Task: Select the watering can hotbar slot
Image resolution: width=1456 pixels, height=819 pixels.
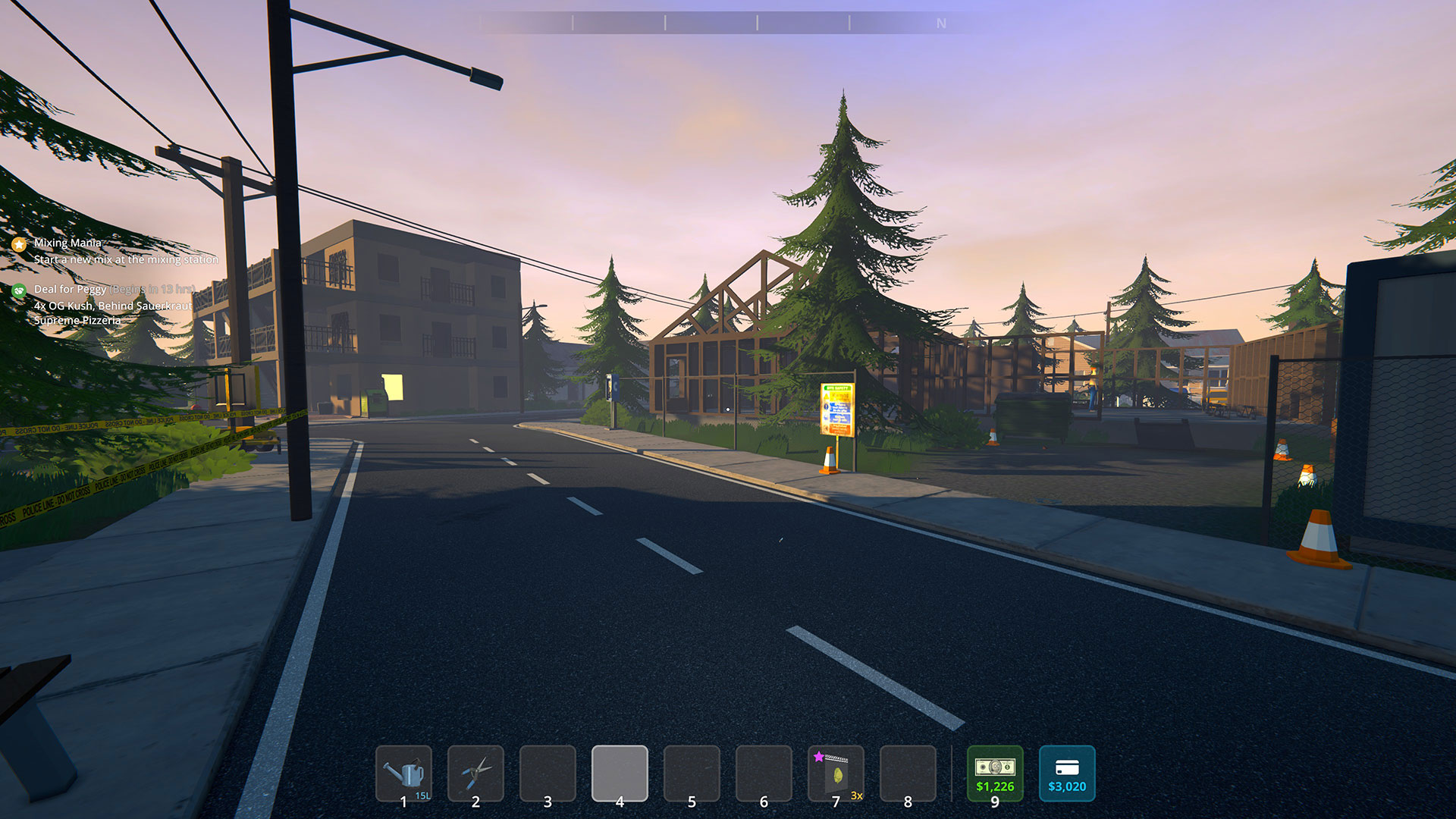Action: click(403, 773)
